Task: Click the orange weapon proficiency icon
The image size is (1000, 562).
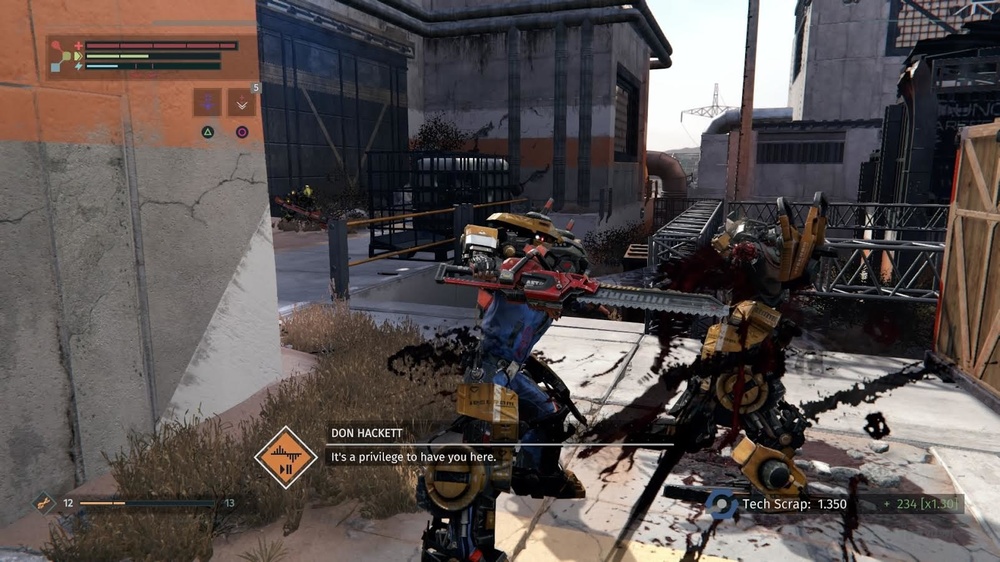Action: coord(43,504)
